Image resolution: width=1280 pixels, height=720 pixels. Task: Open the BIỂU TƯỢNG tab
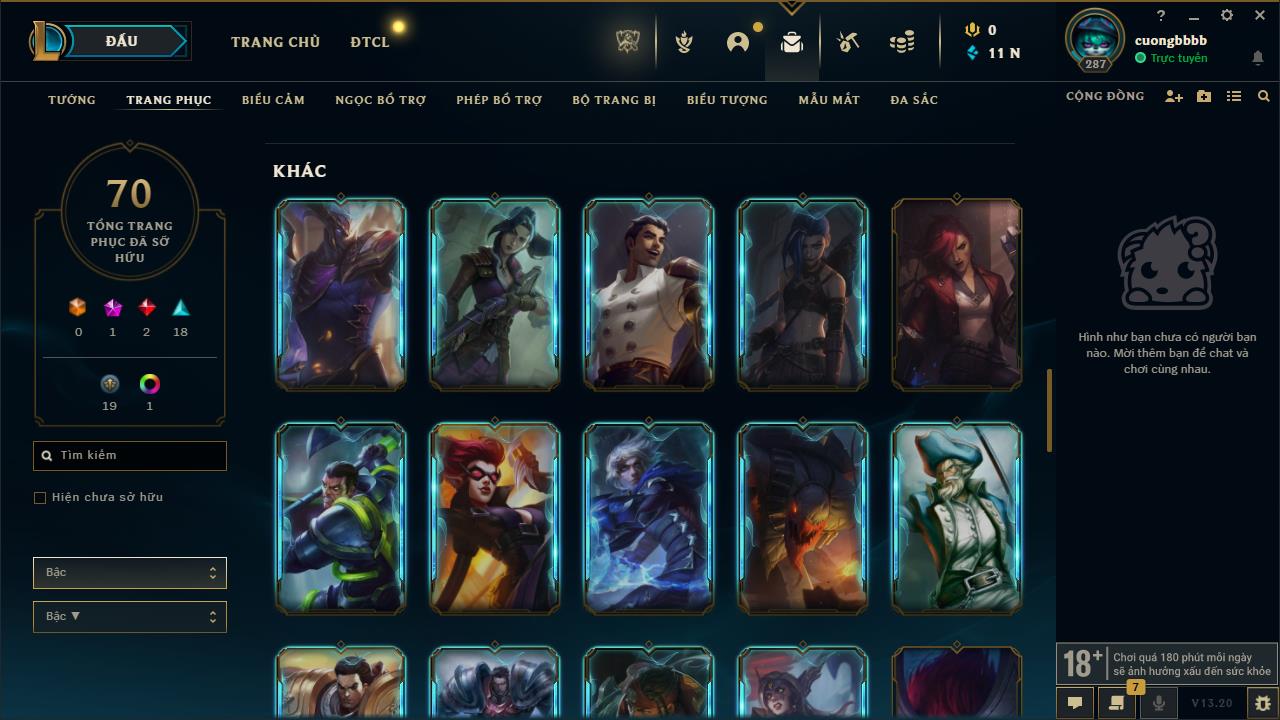tap(727, 100)
